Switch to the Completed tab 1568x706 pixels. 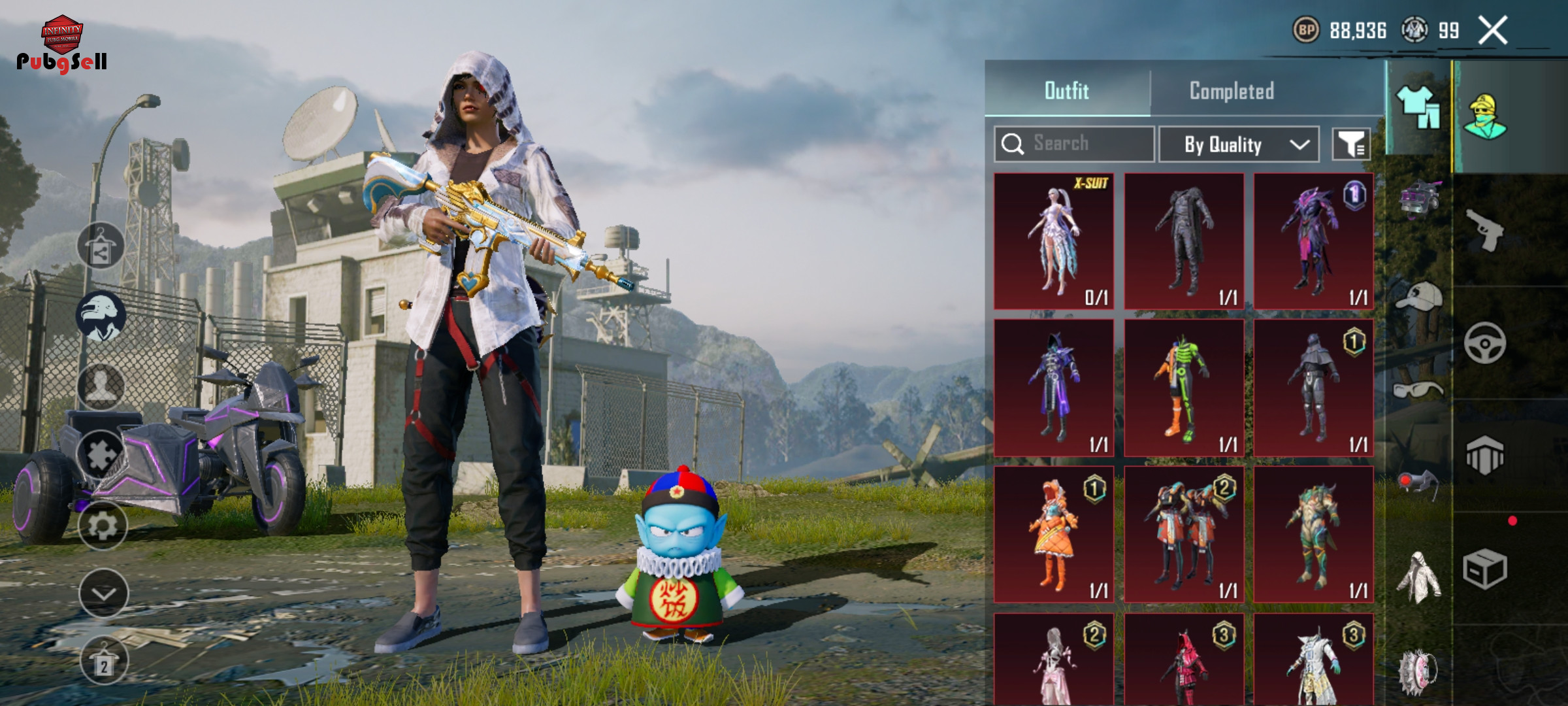pos(1231,91)
